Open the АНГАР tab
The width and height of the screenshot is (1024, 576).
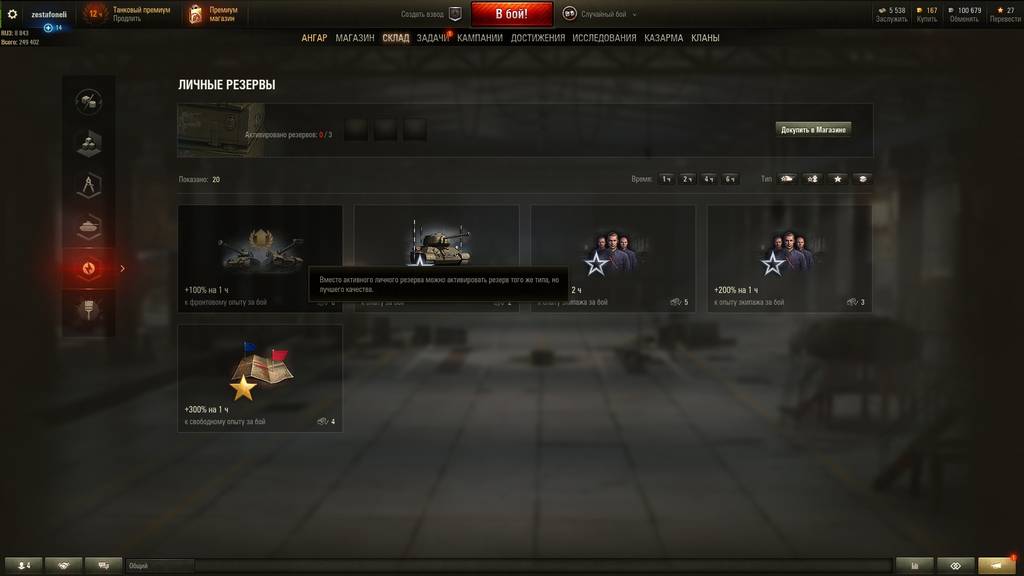(x=314, y=38)
